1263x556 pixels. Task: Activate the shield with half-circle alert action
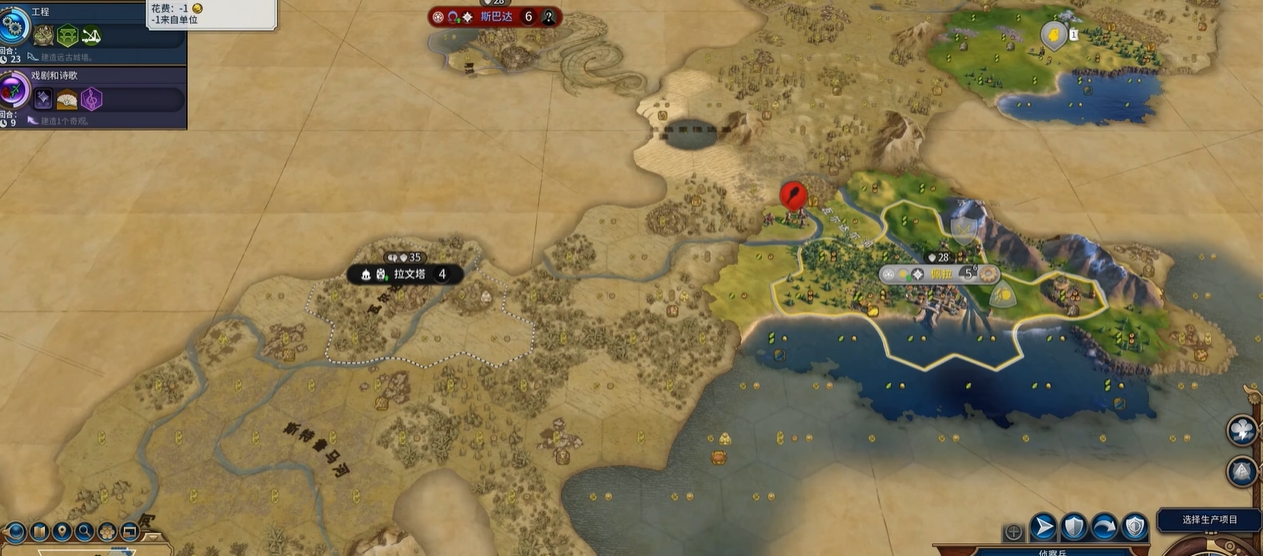(x=1134, y=527)
